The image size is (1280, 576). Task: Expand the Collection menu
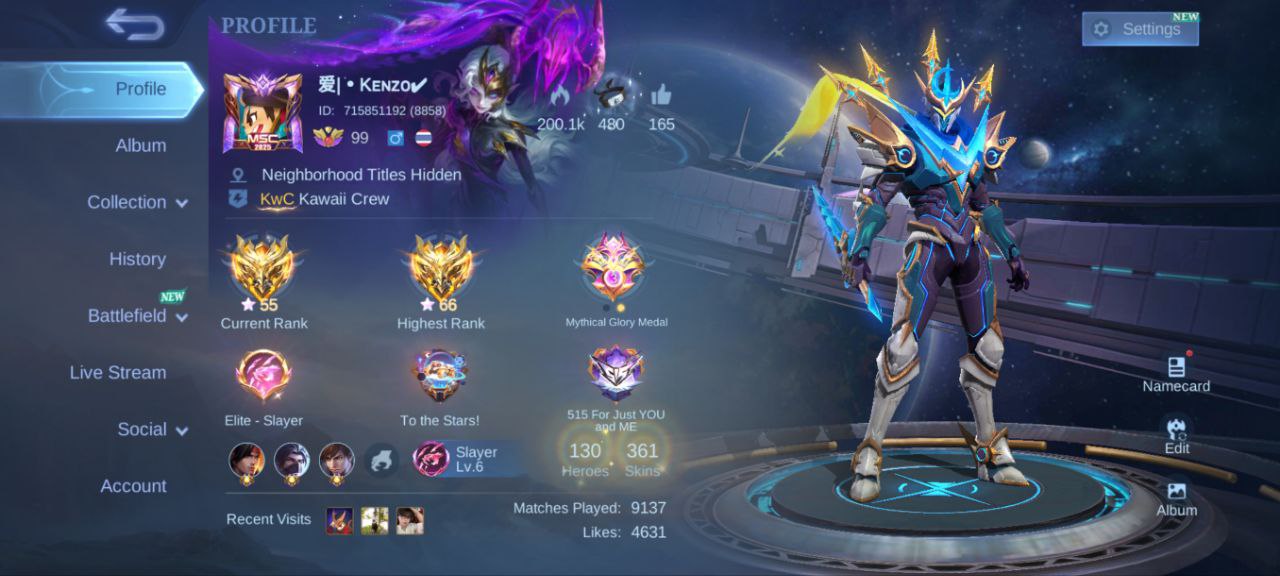[x=137, y=202]
